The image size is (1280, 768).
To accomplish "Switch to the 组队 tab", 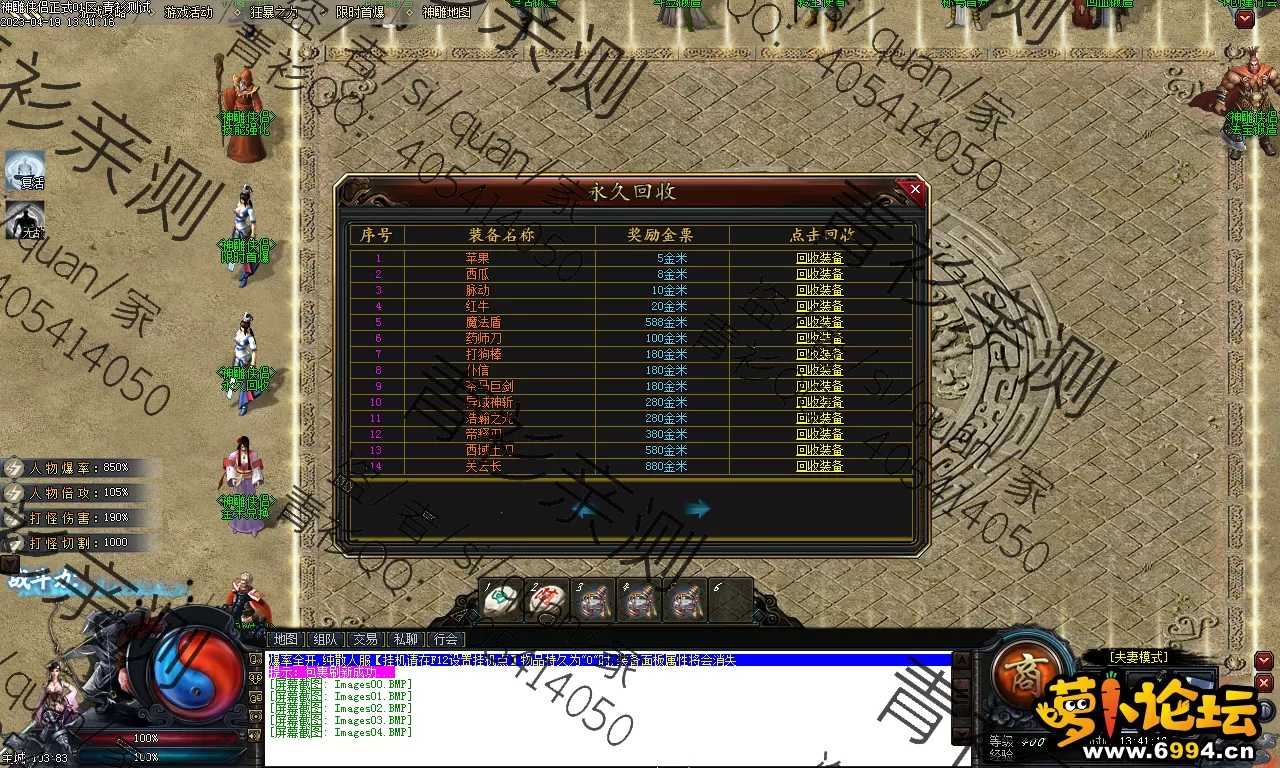I will [x=325, y=639].
